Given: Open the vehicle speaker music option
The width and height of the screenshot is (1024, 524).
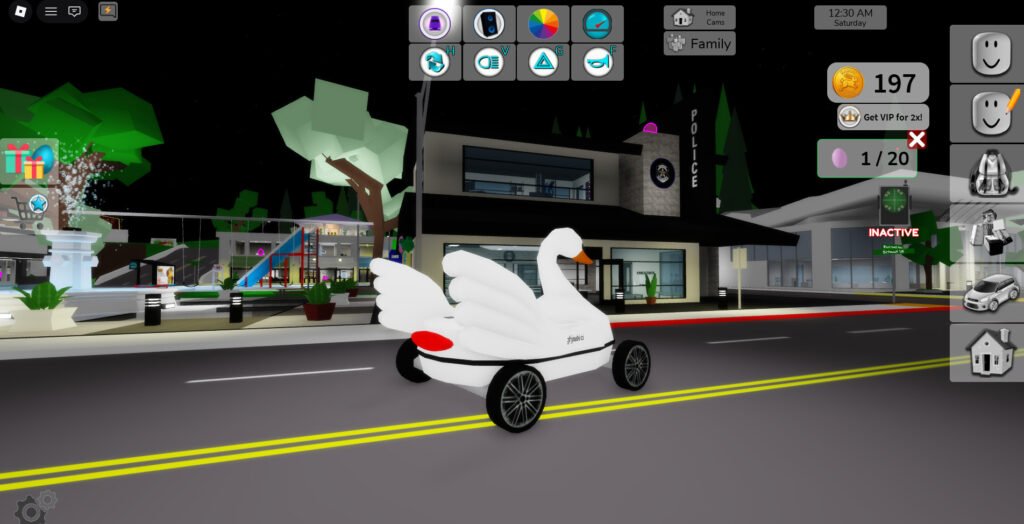Looking at the screenshot, I should click(x=489, y=23).
